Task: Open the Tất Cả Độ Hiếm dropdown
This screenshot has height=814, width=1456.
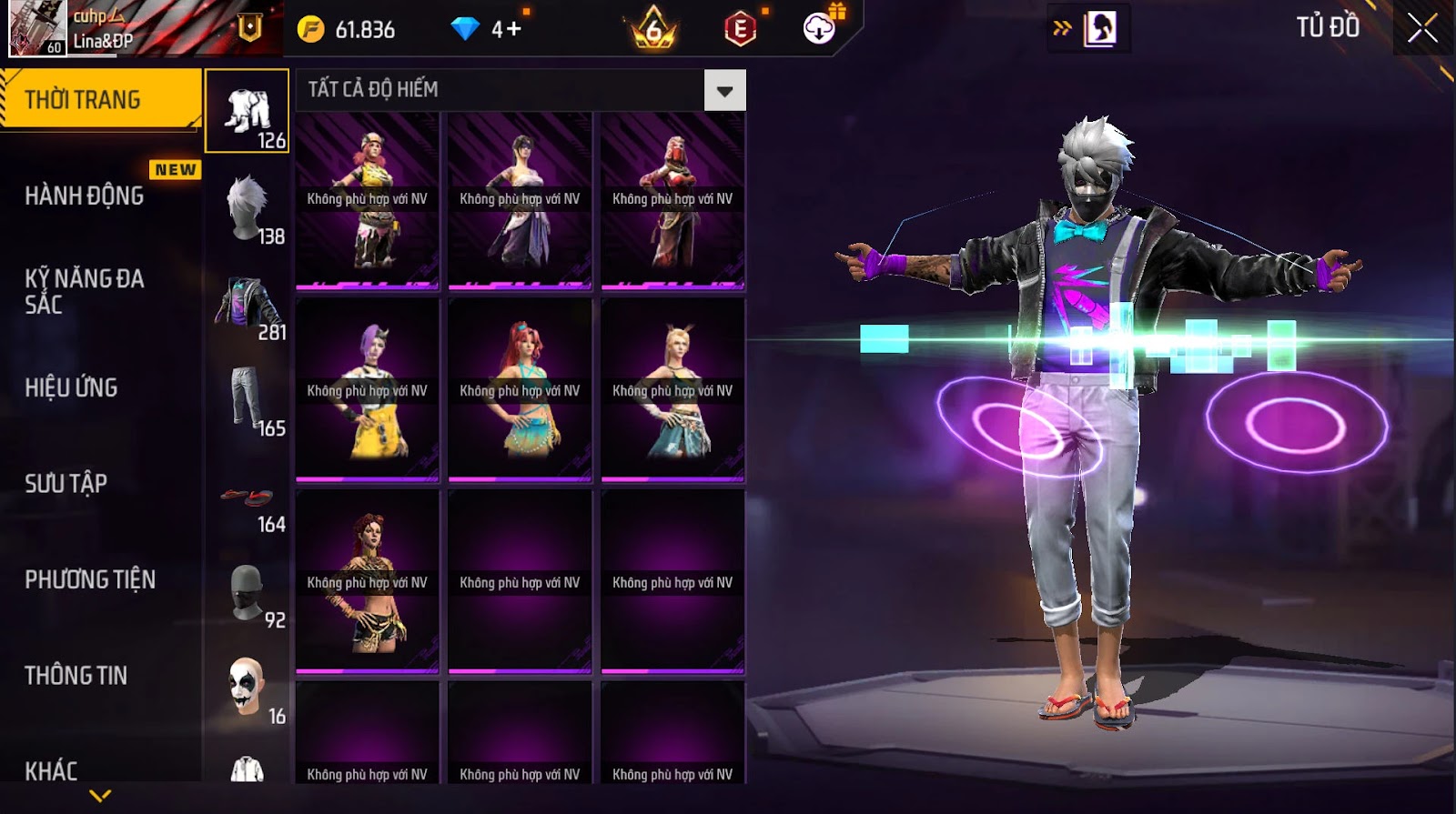Action: [x=724, y=90]
